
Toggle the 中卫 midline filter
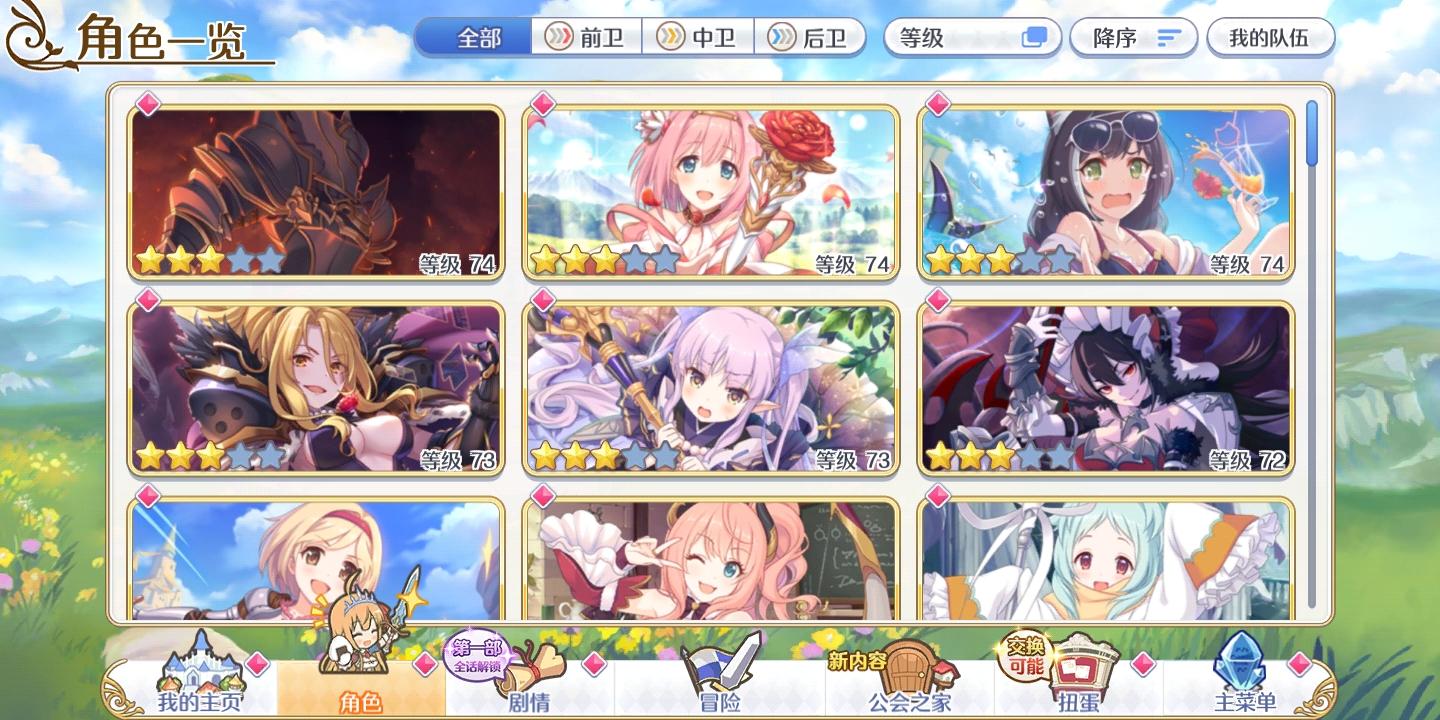pyautogui.click(x=697, y=37)
